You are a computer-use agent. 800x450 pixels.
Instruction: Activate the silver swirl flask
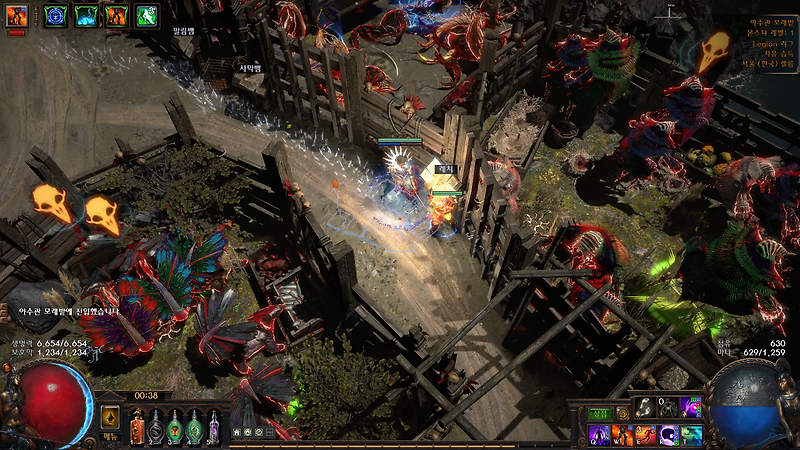(157, 427)
